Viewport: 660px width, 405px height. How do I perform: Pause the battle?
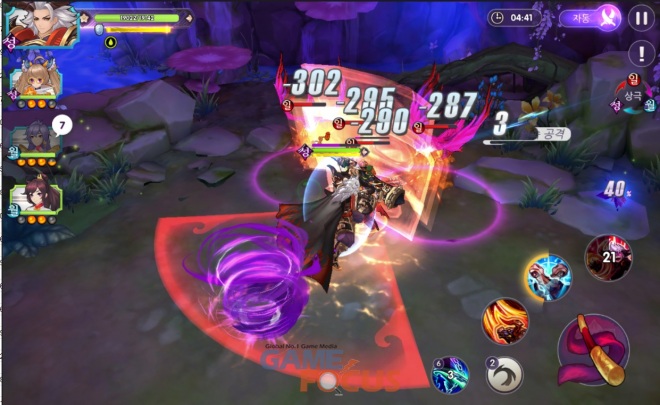click(x=640, y=18)
